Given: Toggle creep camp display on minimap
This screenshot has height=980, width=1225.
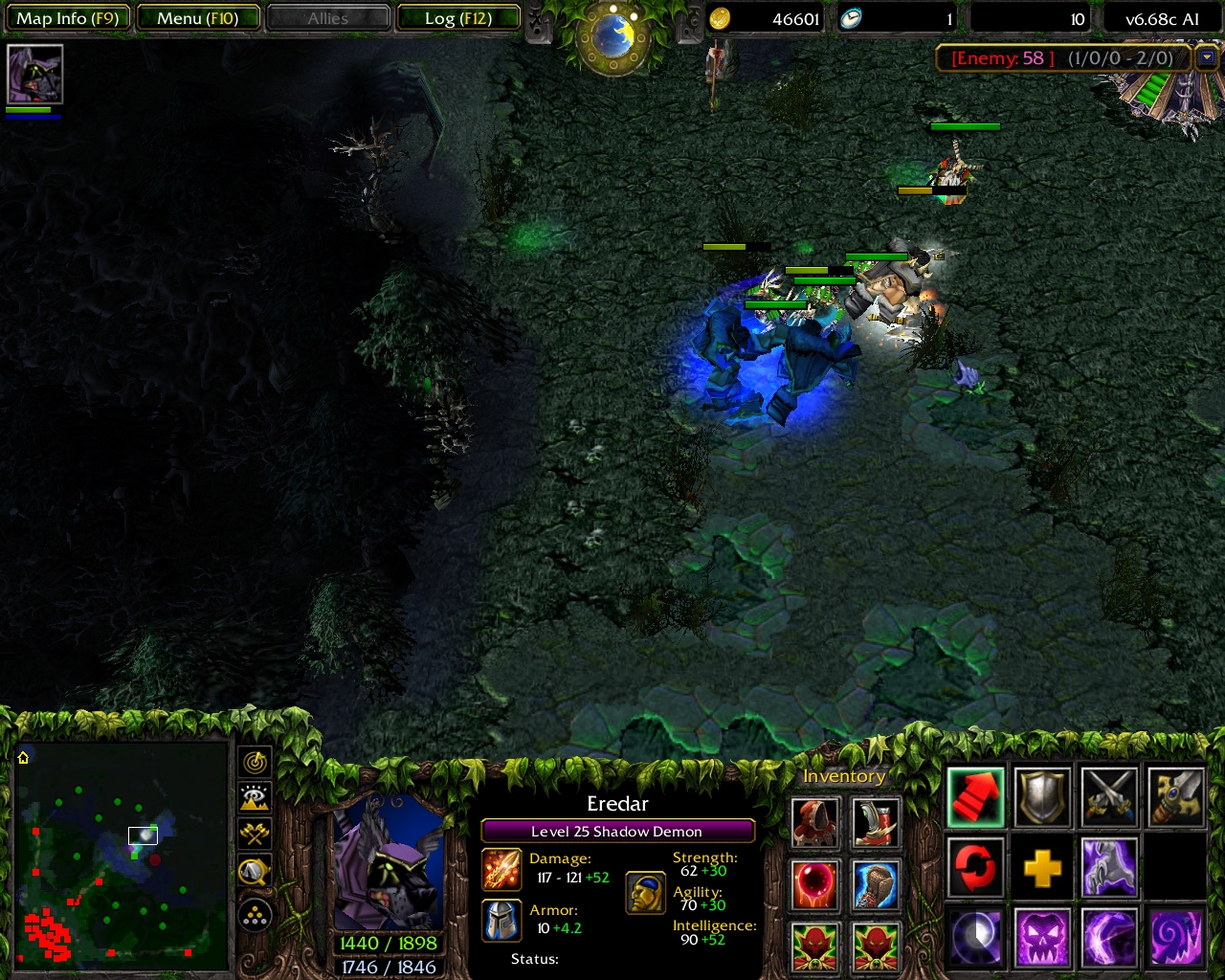Looking at the screenshot, I should 256,871.
